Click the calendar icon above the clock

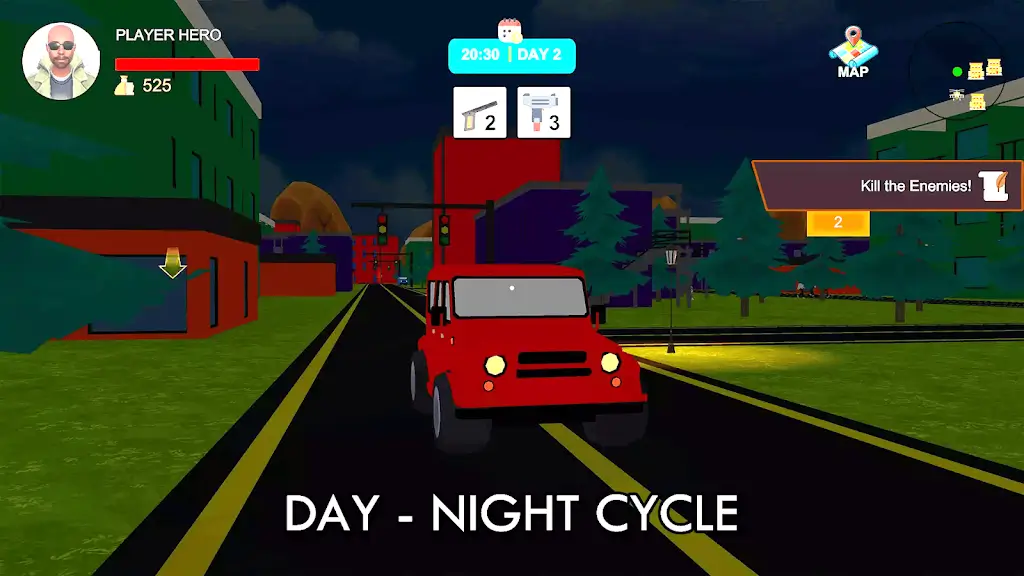click(x=511, y=30)
